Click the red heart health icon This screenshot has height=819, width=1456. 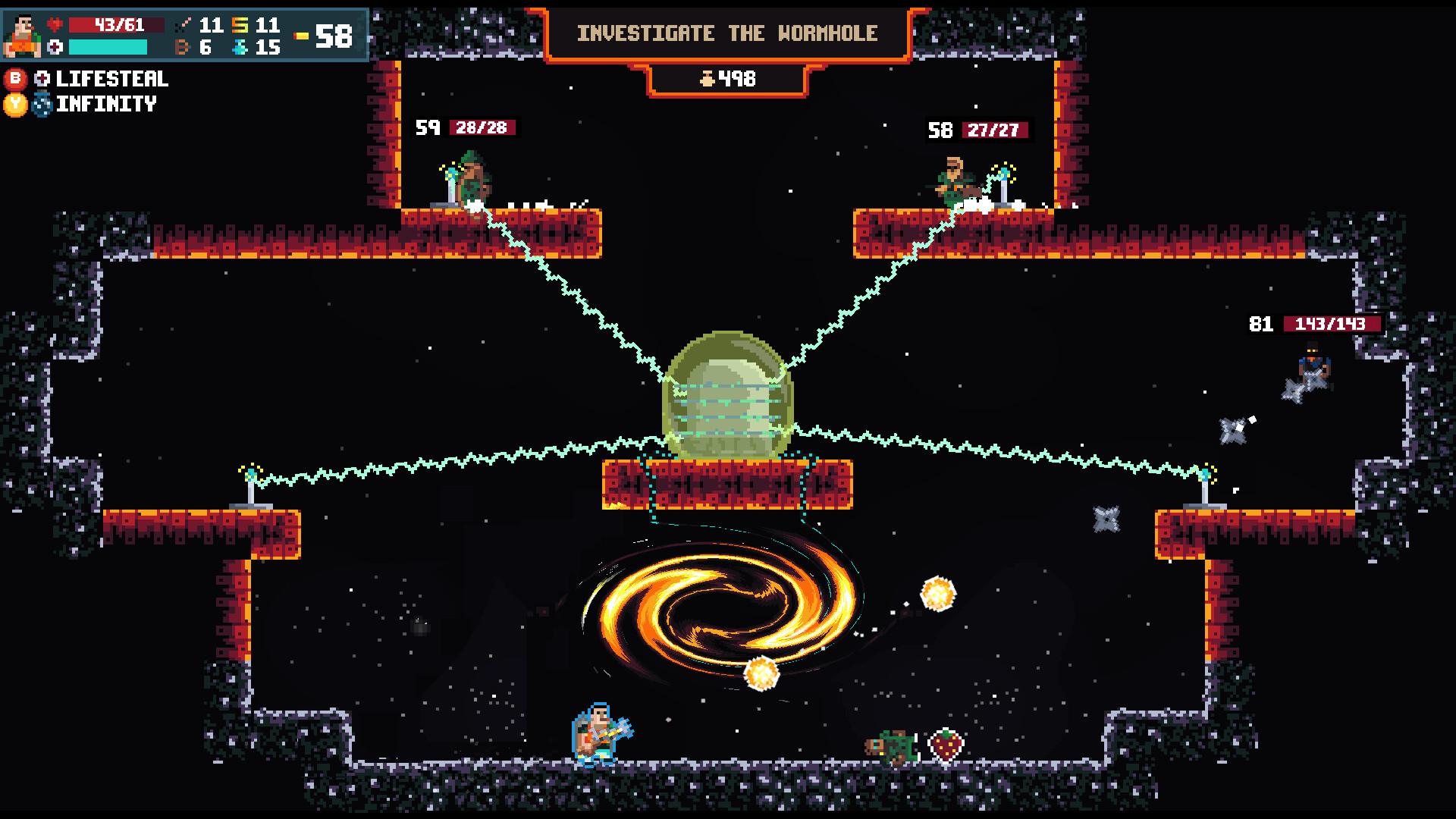[55, 25]
